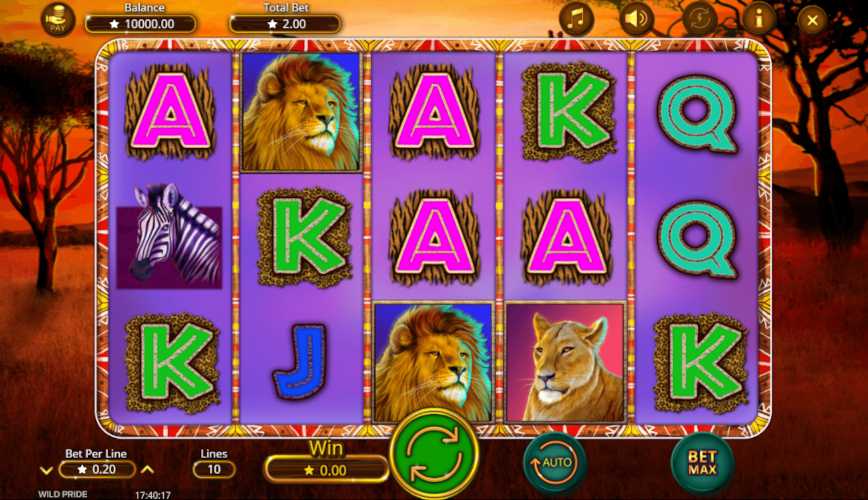Click the lightning refresh icon

(698, 18)
